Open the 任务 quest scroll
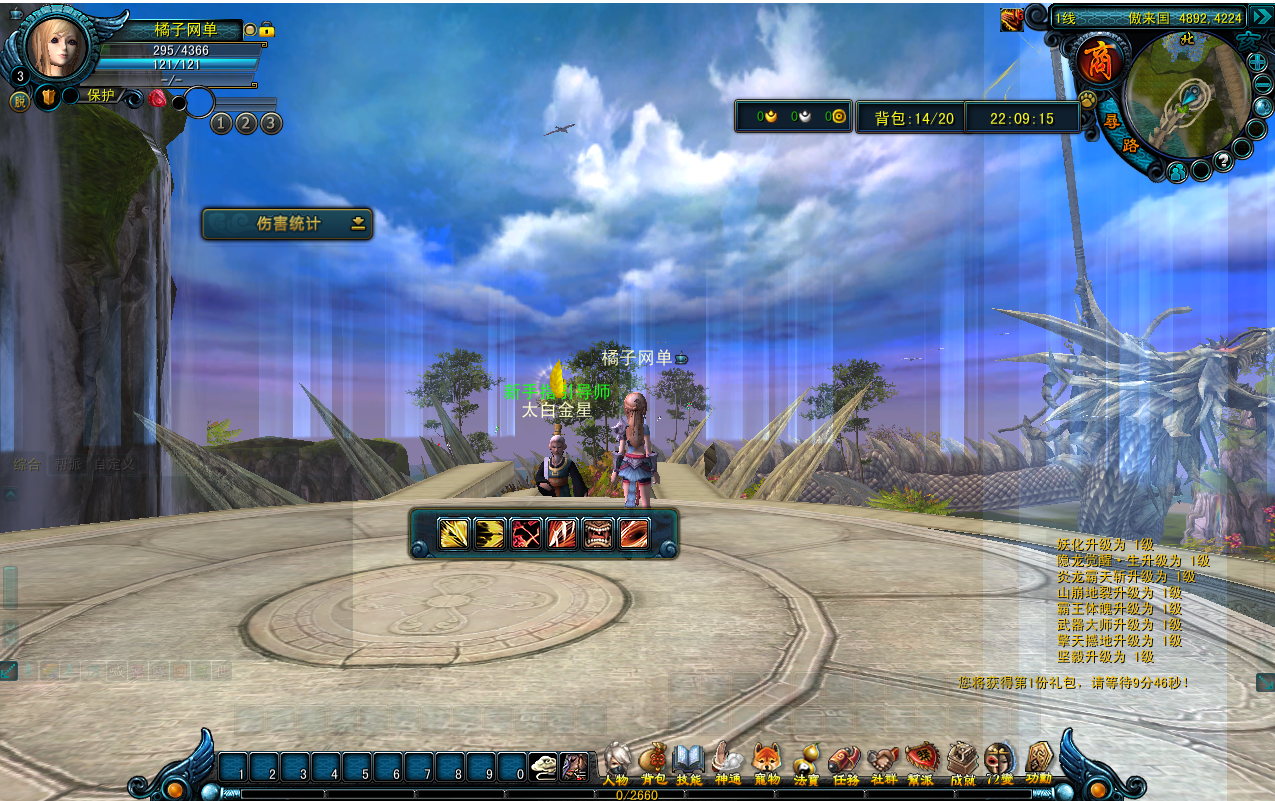1275x801 pixels. pos(845,762)
